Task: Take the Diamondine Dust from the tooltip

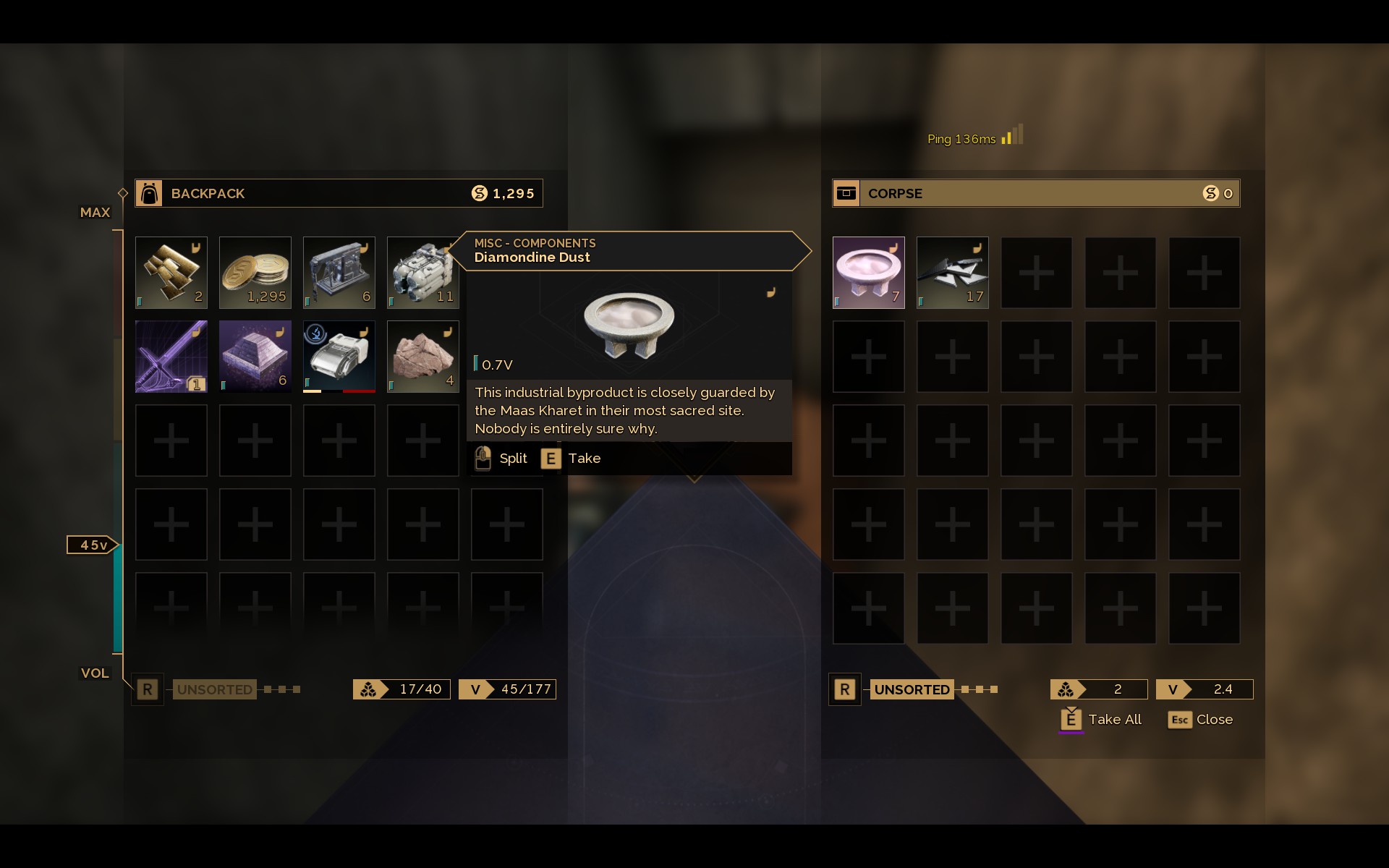Action: (x=571, y=459)
